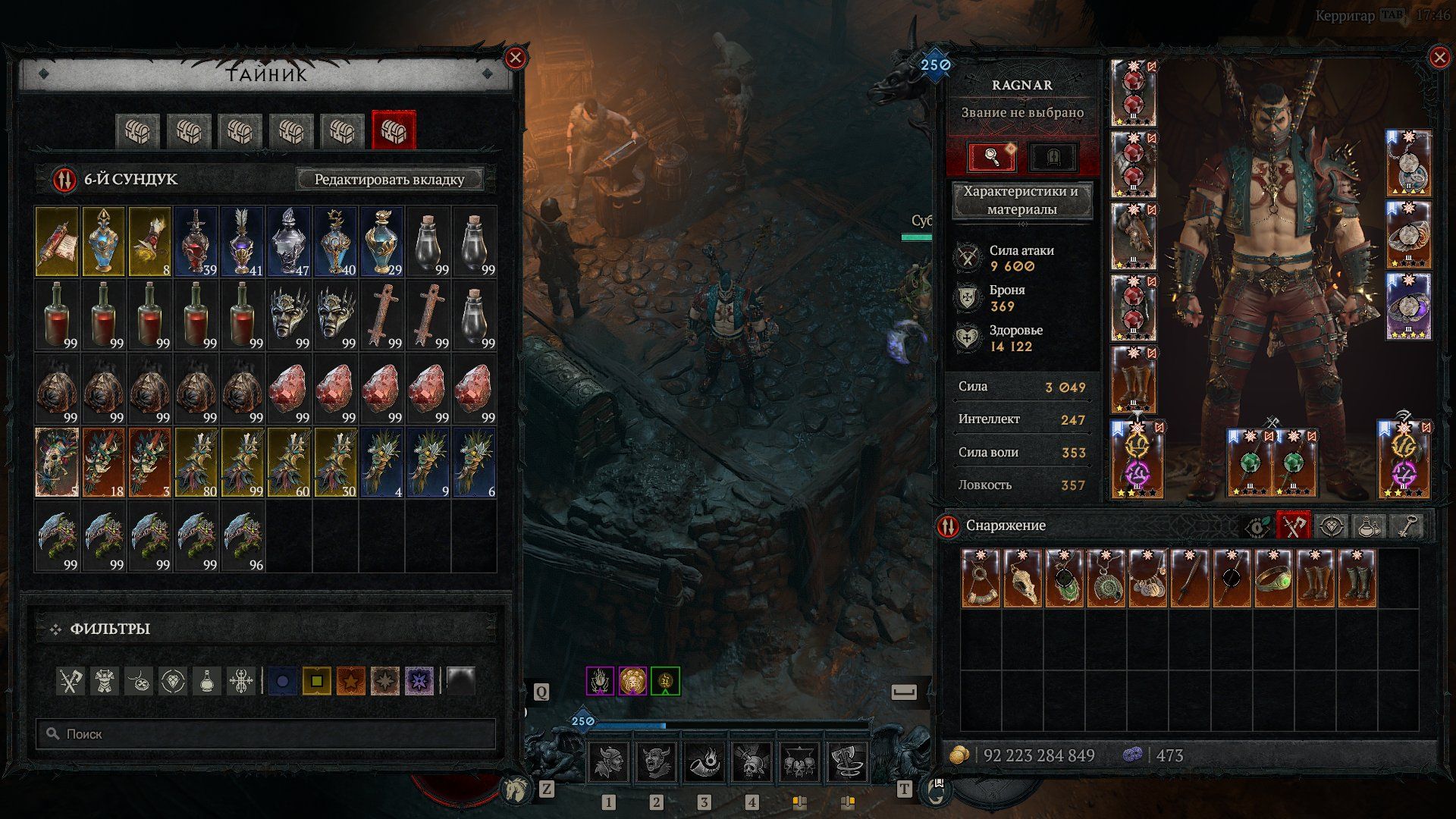Open Characteristics and Materials (Характеристики и материалы)
Viewport: 1456px width, 819px height.
[x=1021, y=200]
